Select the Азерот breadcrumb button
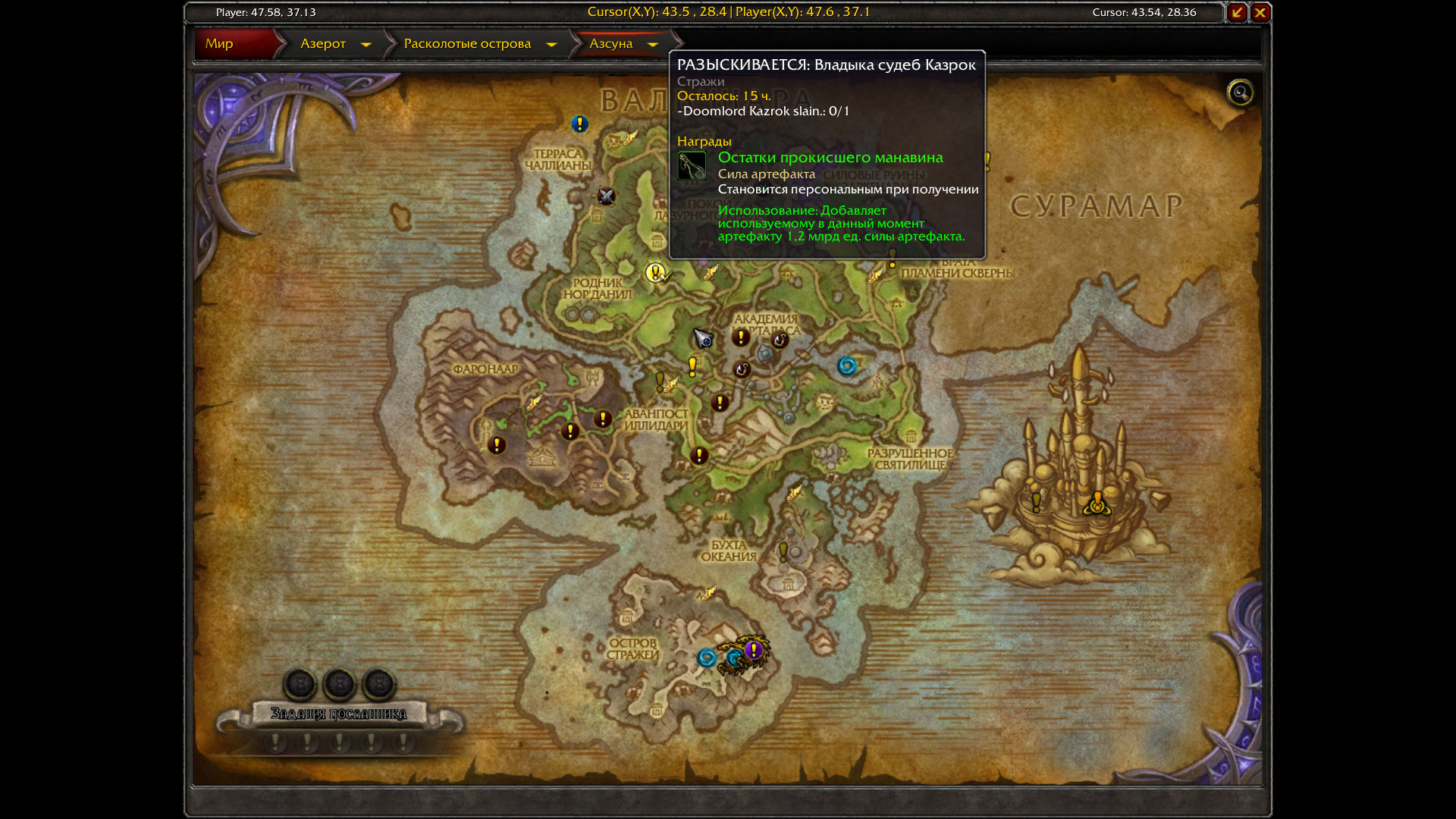1456x819 pixels. pyautogui.click(x=323, y=44)
